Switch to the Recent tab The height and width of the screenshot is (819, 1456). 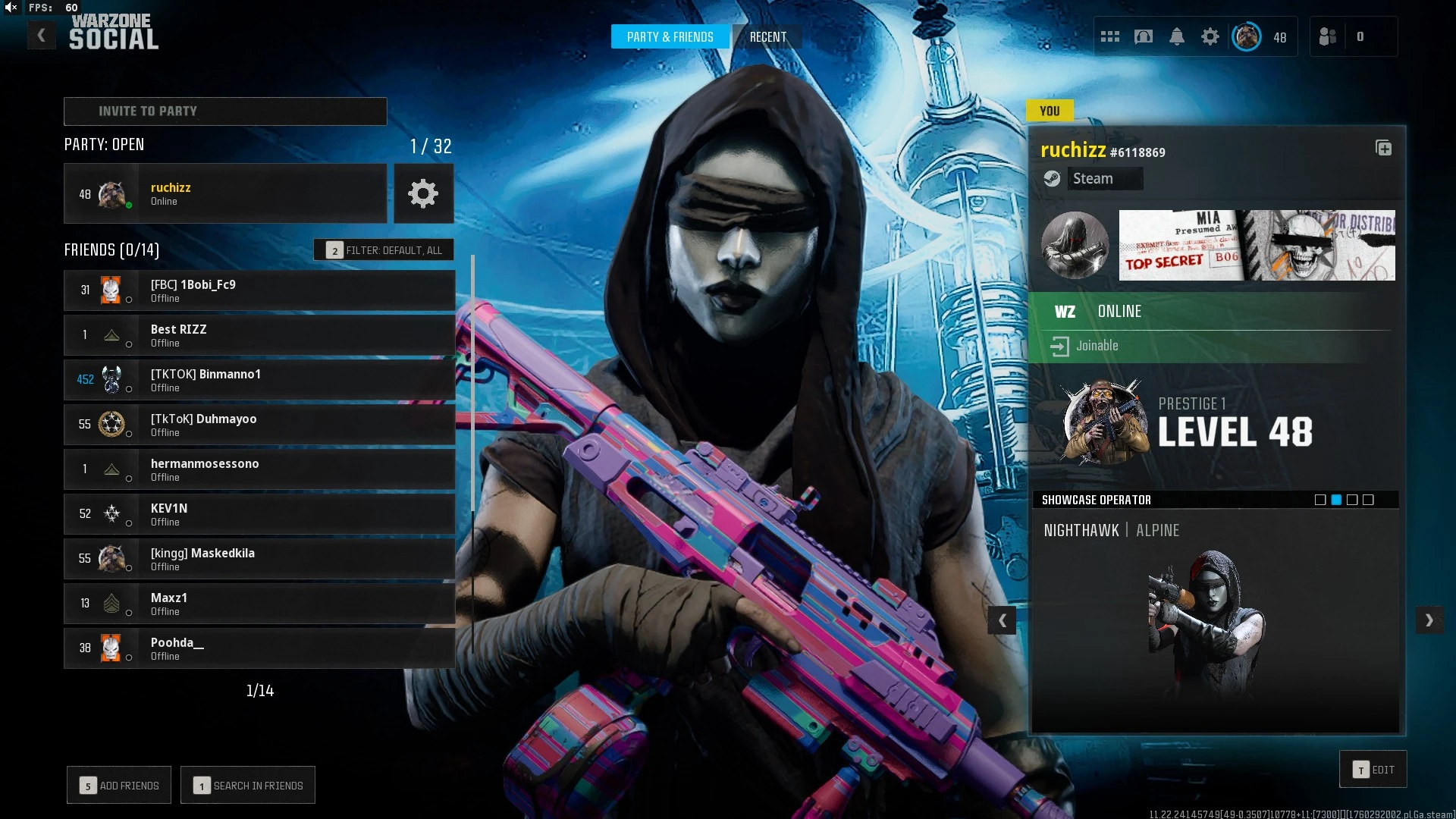point(767,37)
